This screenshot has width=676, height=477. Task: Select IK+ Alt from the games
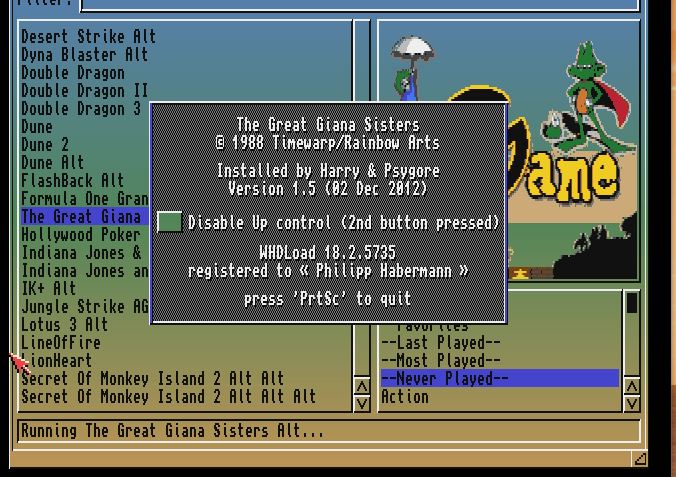49,289
